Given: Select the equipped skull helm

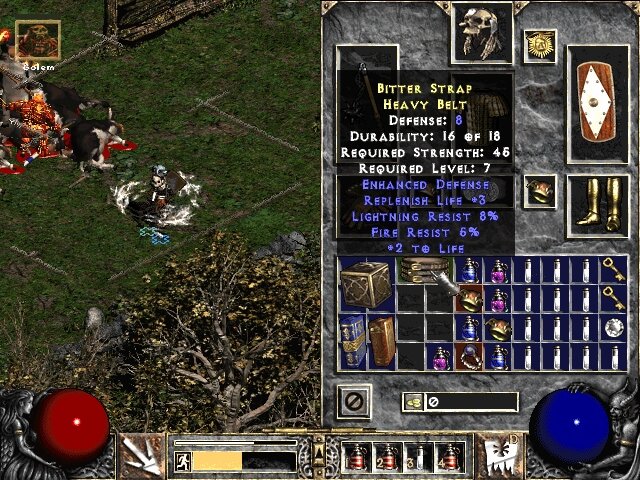Looking at the screenshot, I should click(x=476, y=31).
